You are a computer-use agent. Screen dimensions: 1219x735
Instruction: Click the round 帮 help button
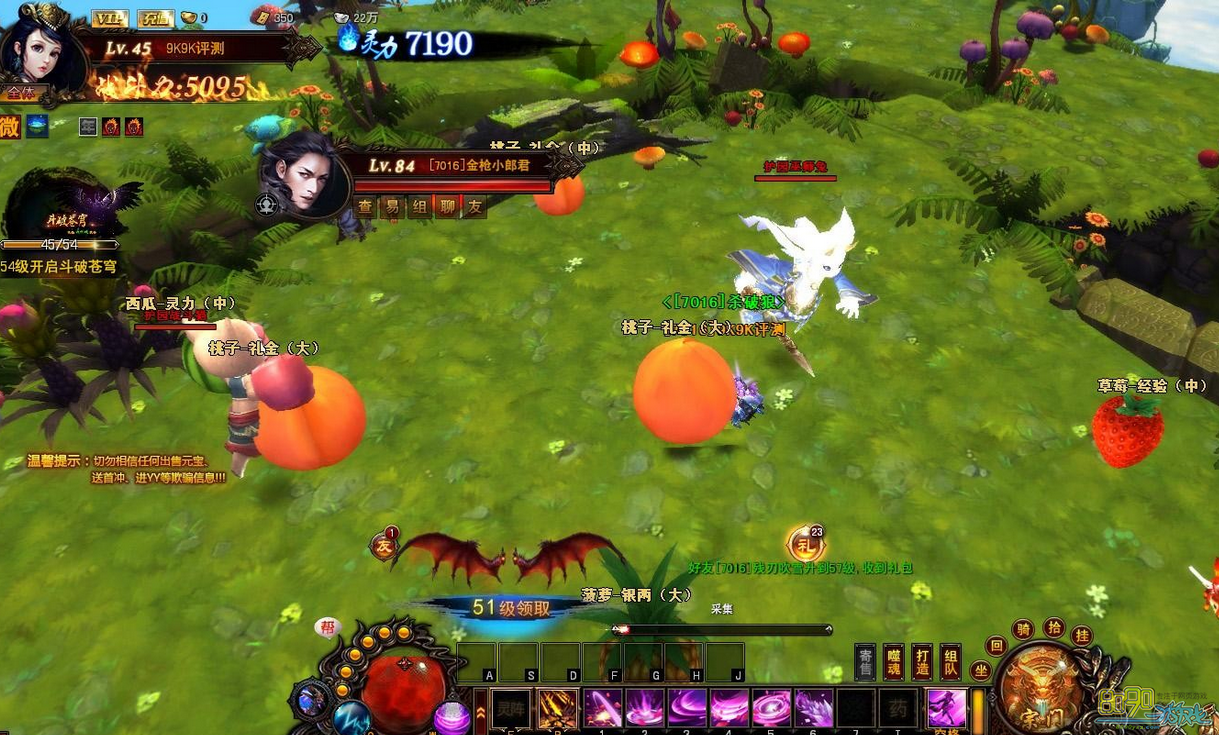click(328, 627)
